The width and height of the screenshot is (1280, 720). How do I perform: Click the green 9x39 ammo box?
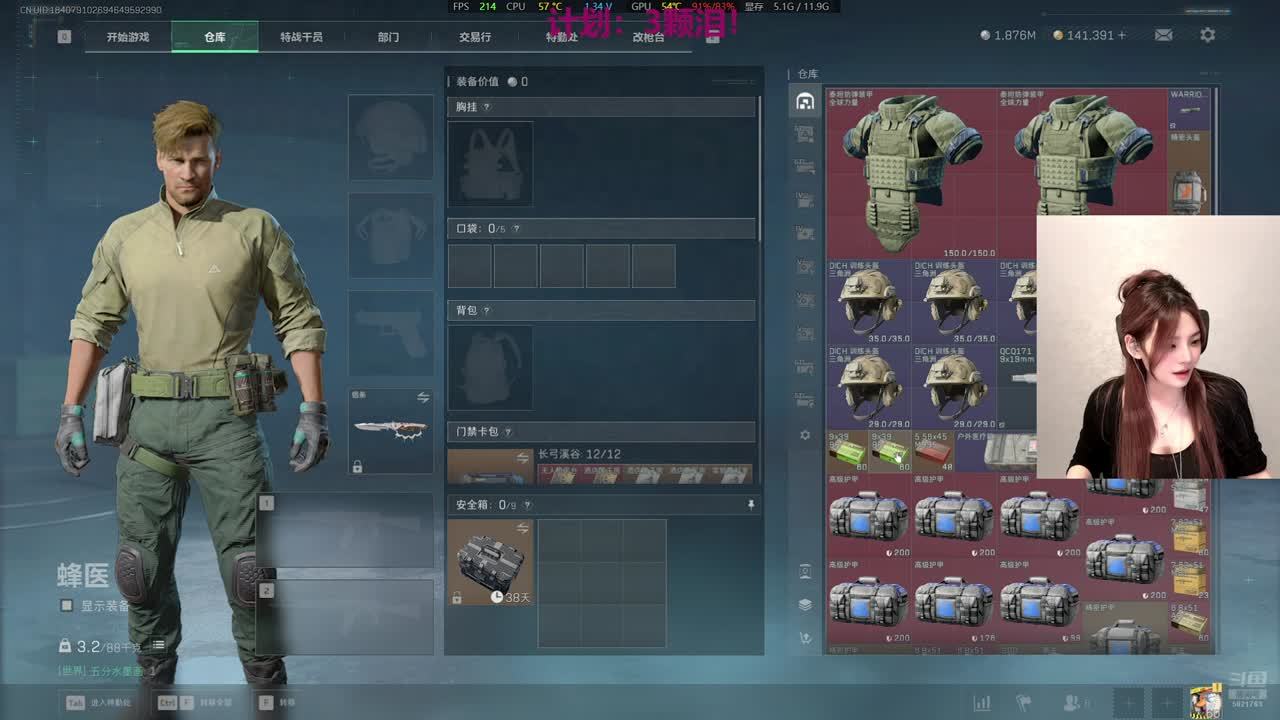[847, 453]
